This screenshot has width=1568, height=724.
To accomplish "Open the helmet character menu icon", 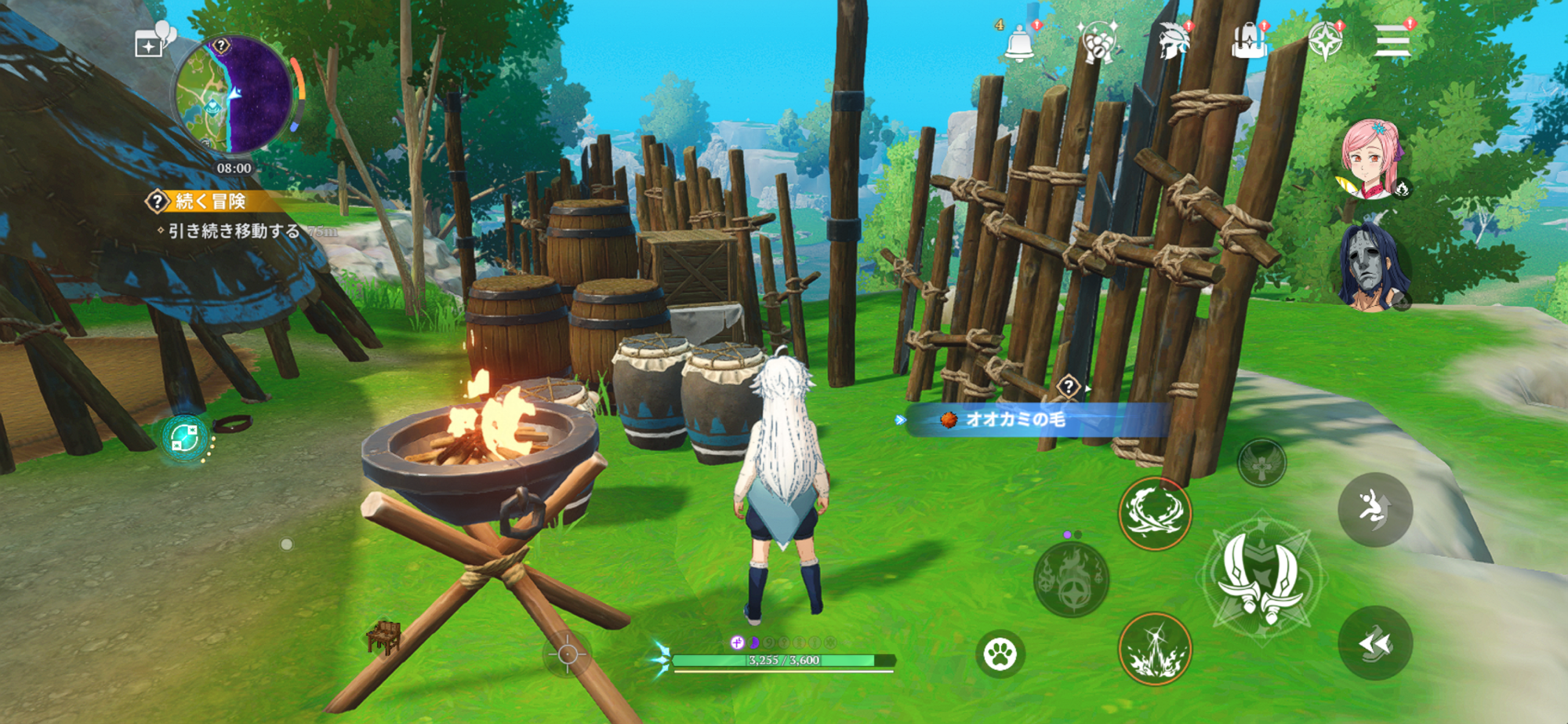I will pos(1174,41).
